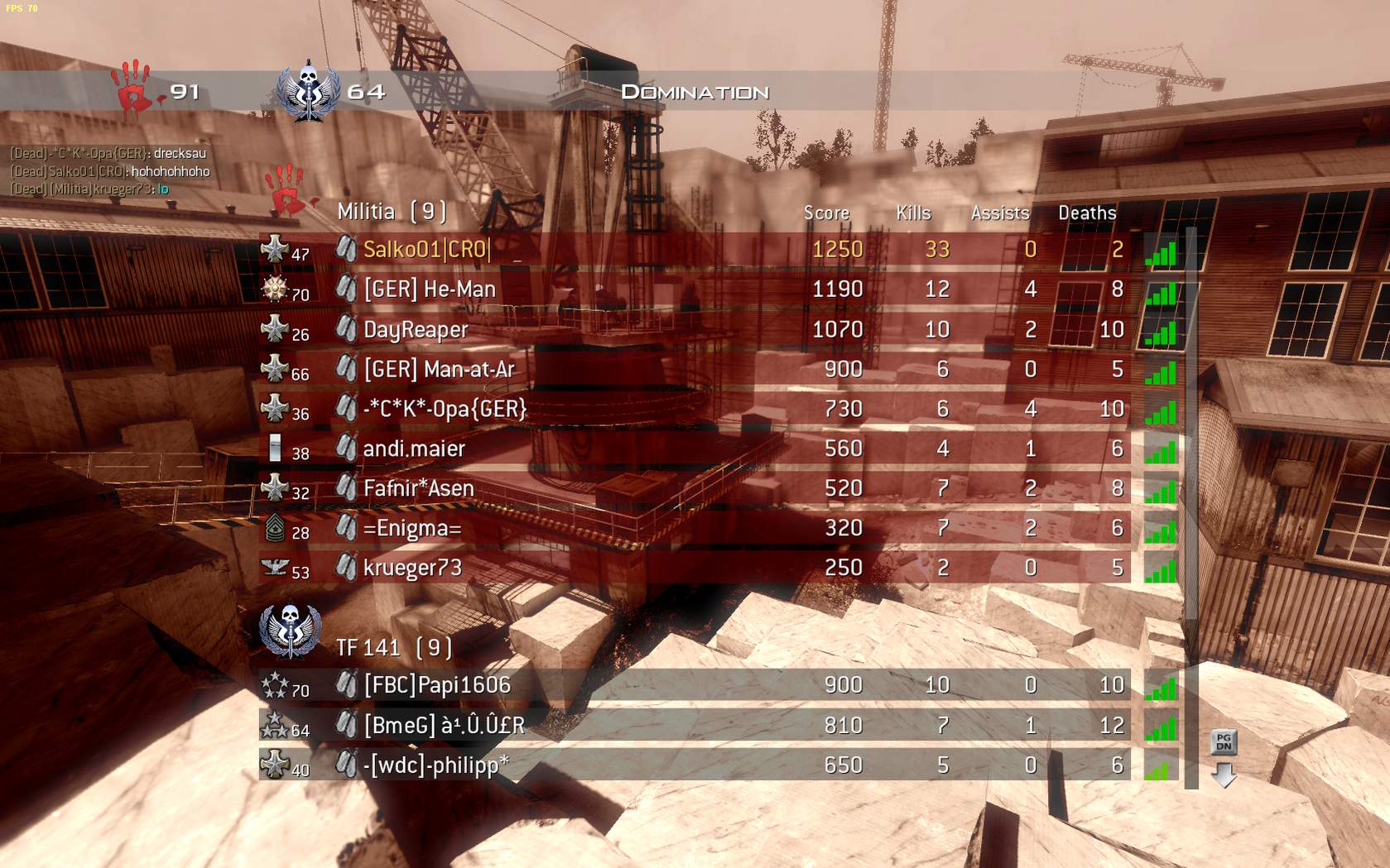The width and height of the screenshot is (1390, 868).
Task: Pick -*C*K*-Opa{GER} in the scoreboard
Action: 445,409
